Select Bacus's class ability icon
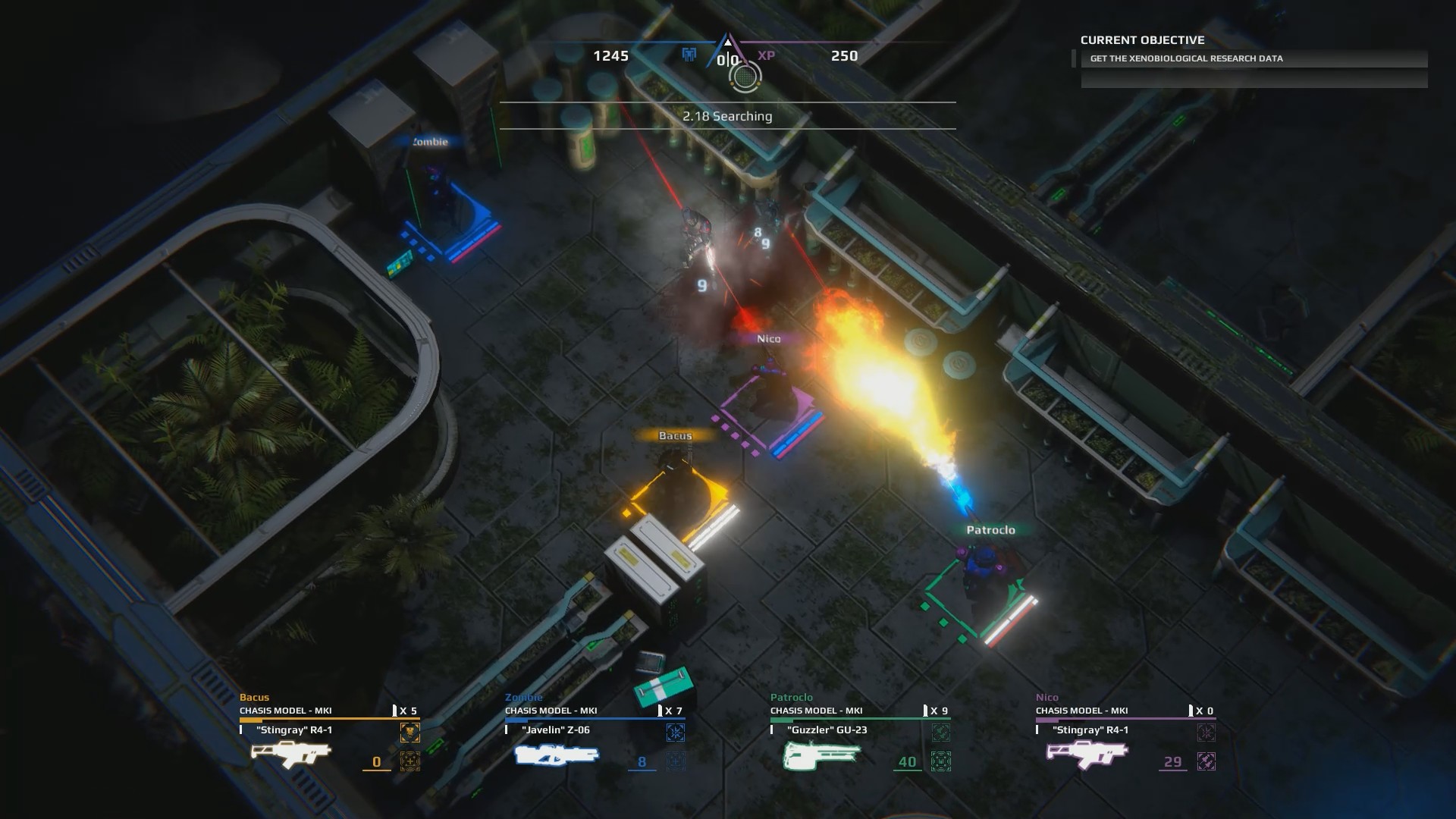The width and height of the screenshot is (1456, 819). [x=410, y=732]
